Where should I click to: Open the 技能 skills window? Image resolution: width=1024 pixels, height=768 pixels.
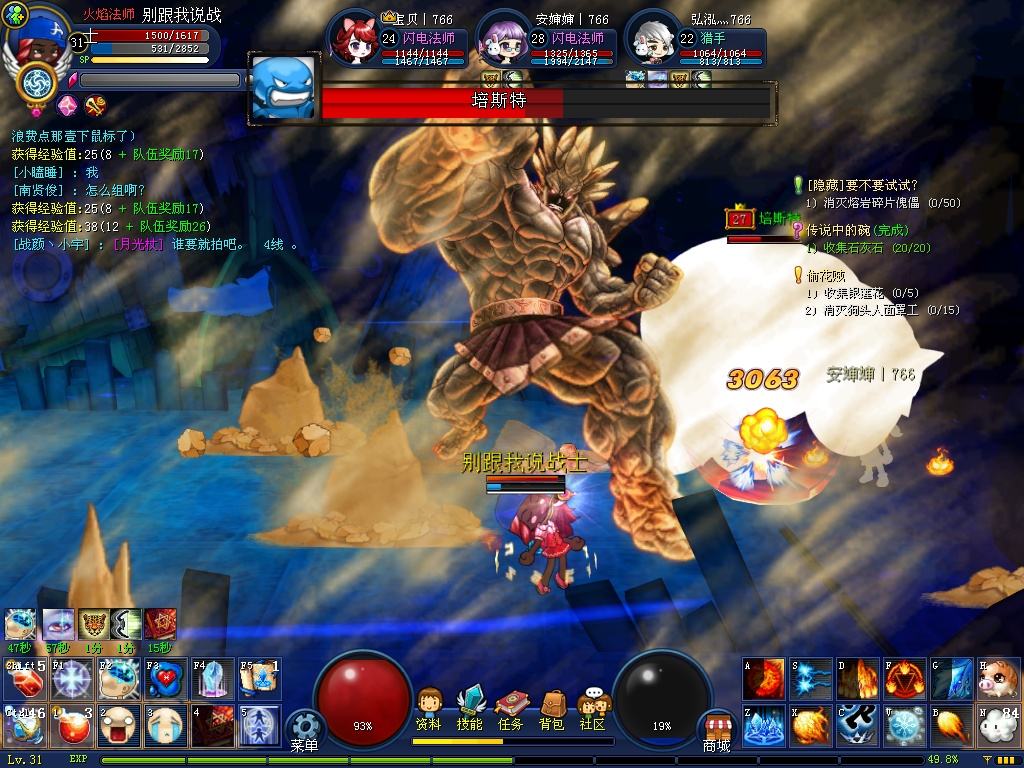point(469,708)
